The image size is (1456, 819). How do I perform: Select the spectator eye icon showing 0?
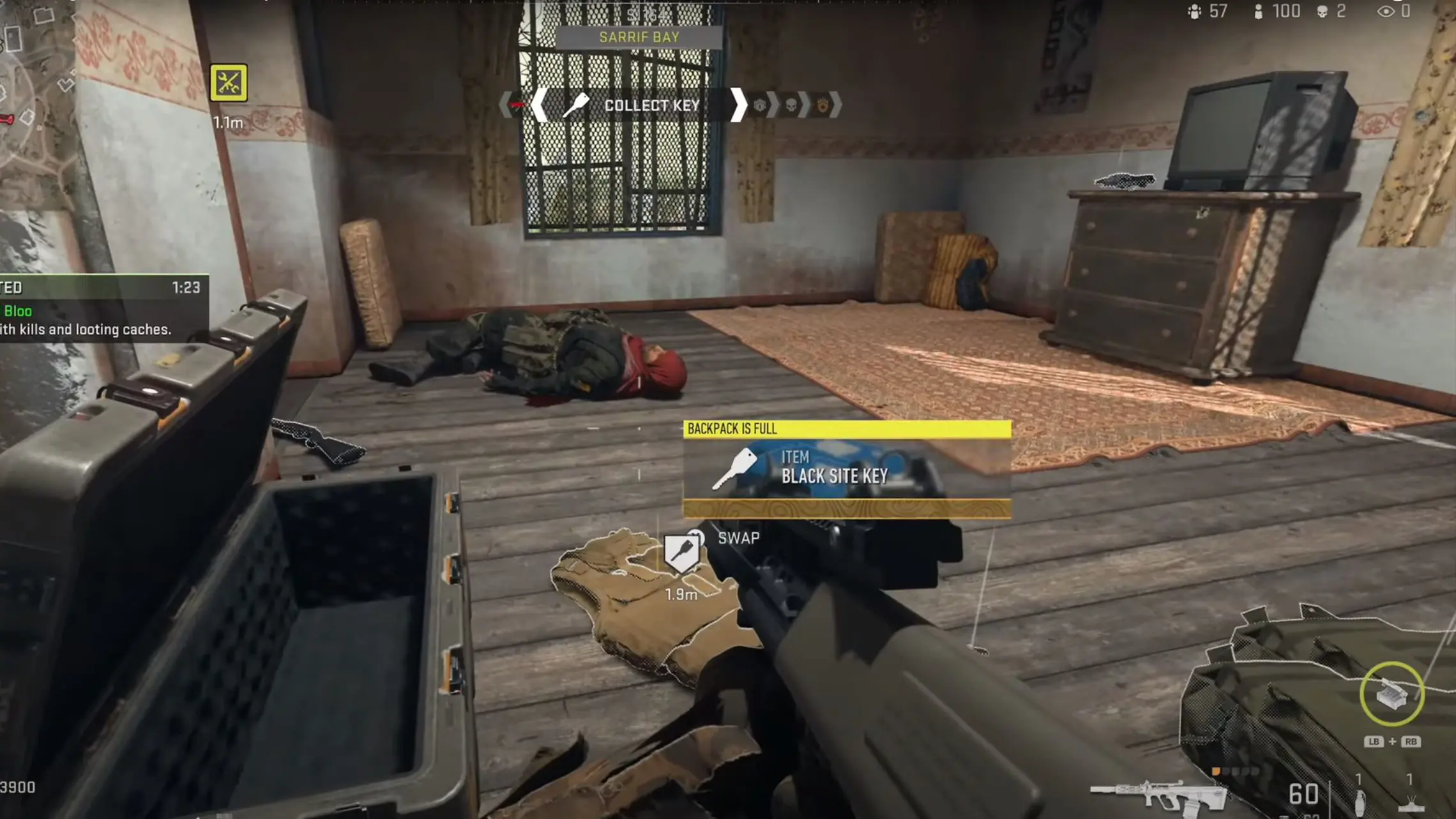coord(1386,11)
